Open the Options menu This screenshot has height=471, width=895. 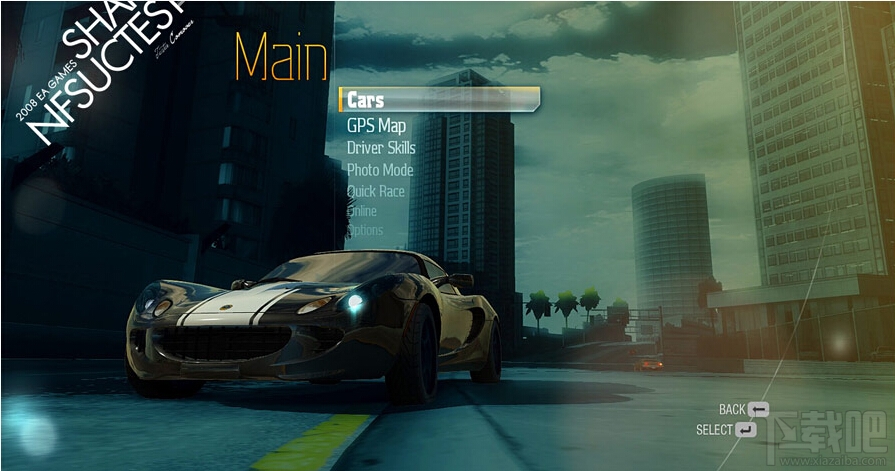pos(365,231)
